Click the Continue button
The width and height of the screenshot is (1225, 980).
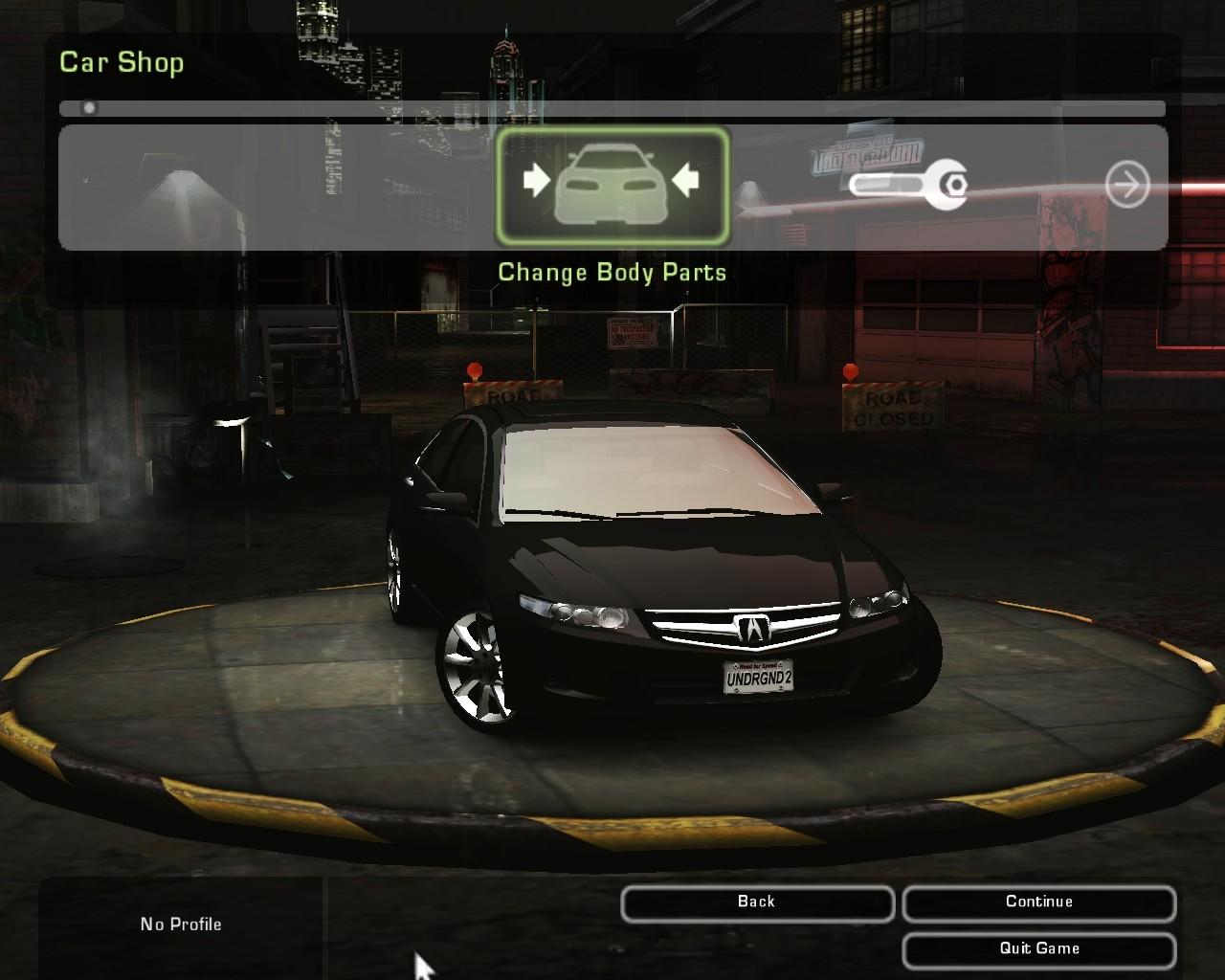(1038, 902)
